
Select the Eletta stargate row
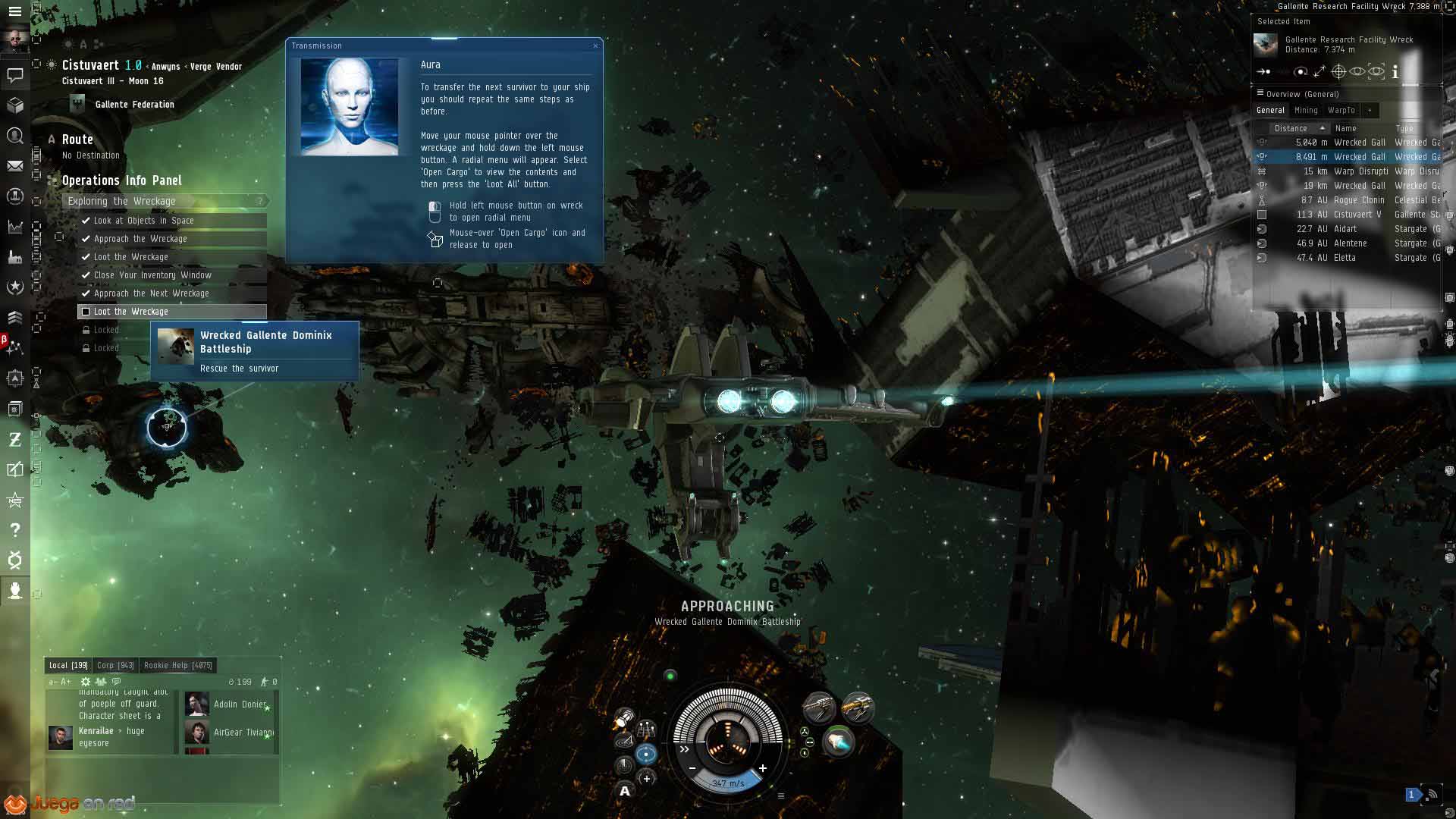tap(1346, 258)
